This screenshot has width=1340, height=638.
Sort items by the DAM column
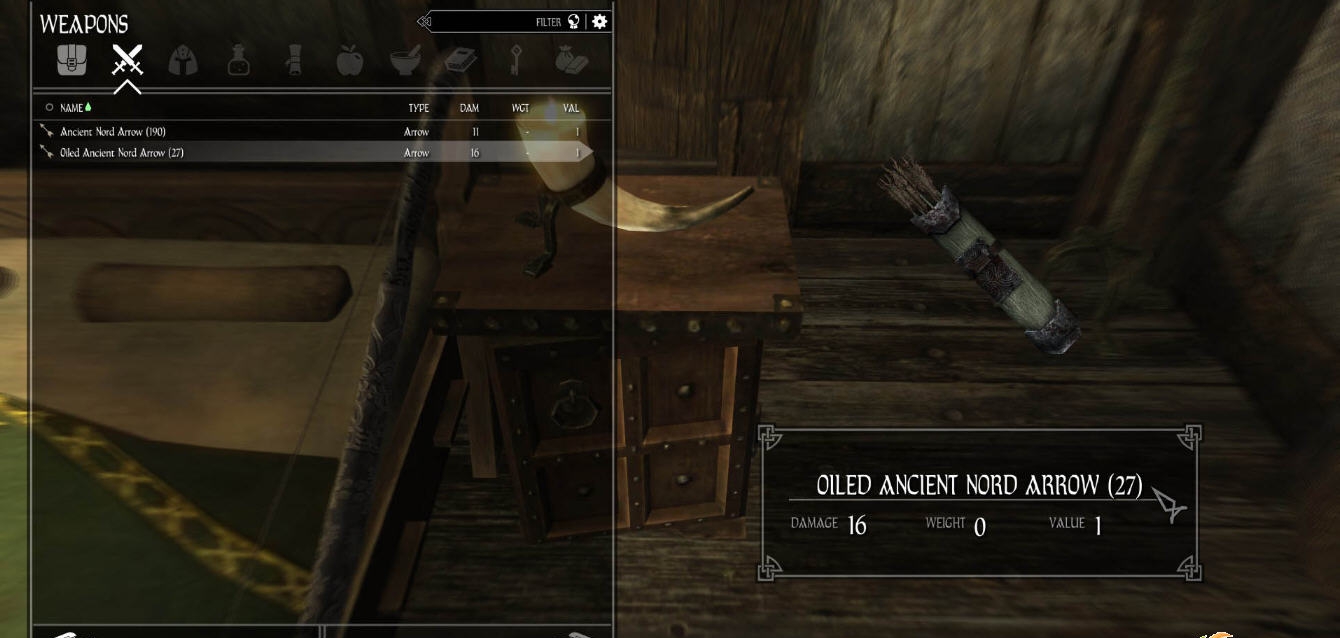469,108
